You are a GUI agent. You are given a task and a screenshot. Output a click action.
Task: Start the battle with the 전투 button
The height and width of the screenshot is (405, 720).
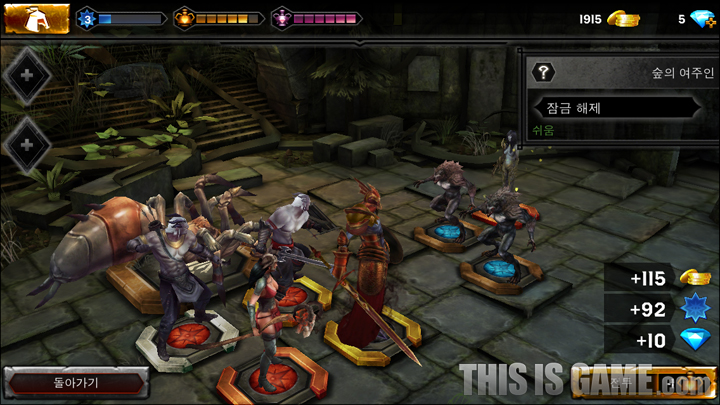coord(658,383)
